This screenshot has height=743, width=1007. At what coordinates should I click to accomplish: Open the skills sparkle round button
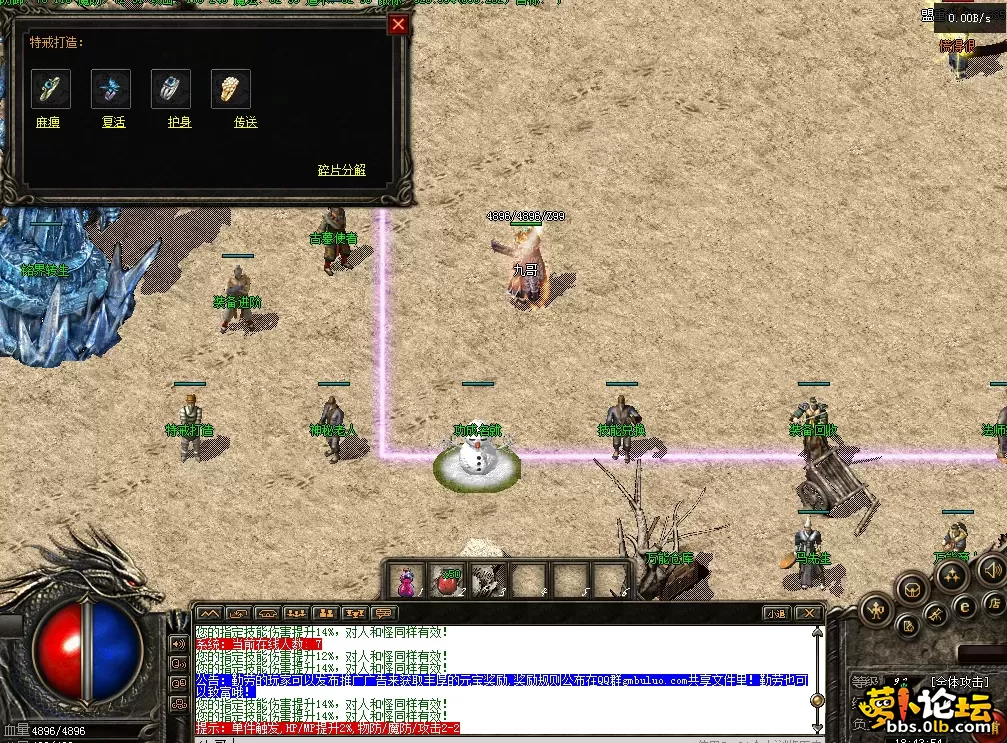pyautogui.click(x=951, y=575)
